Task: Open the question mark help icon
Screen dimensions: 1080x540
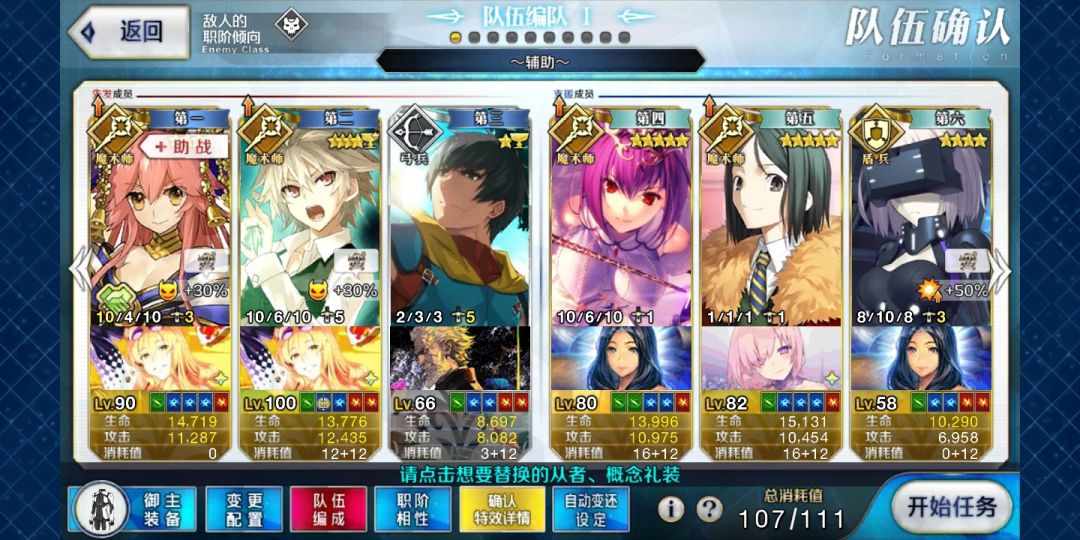Action: pos(709,509)
